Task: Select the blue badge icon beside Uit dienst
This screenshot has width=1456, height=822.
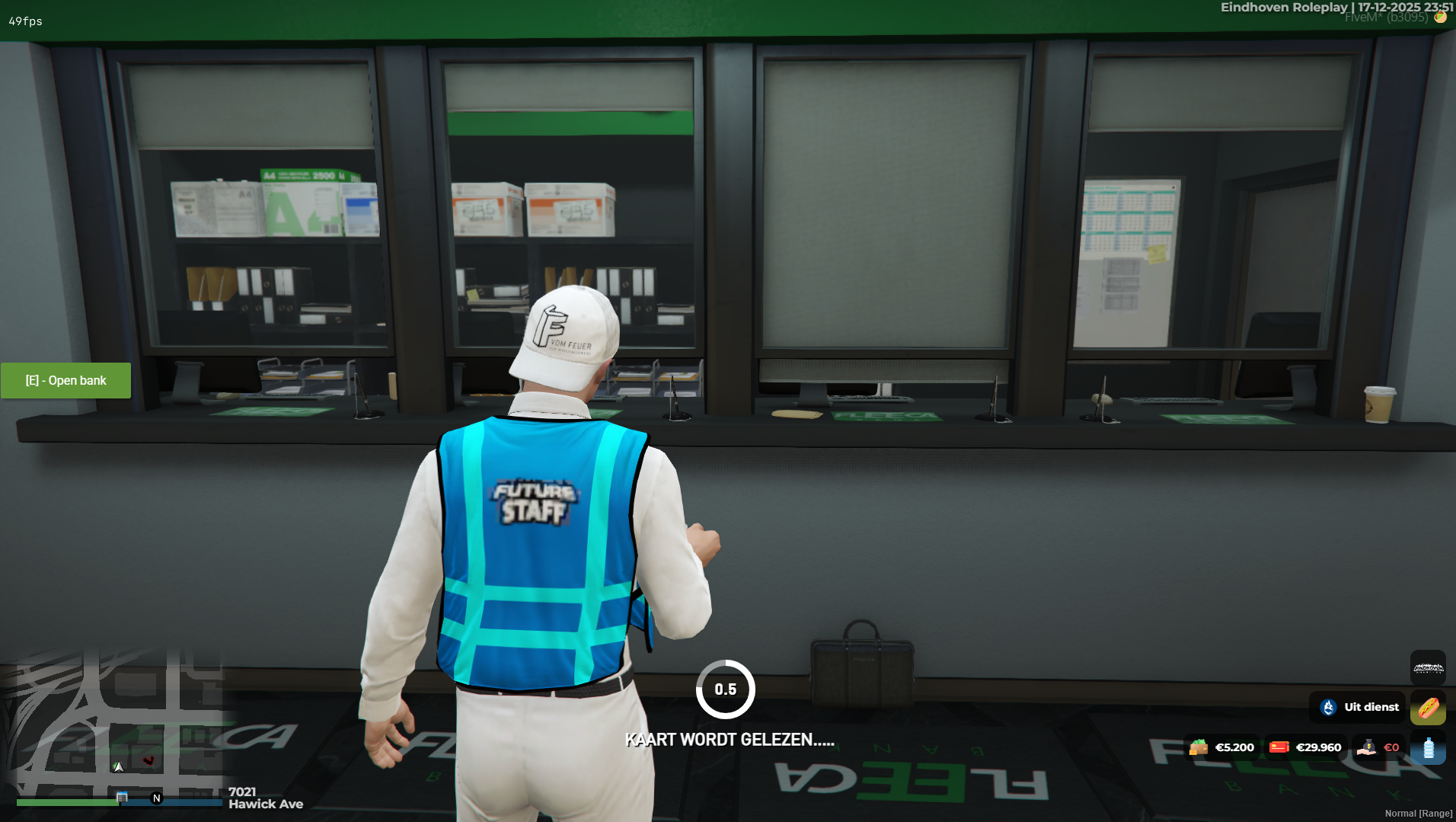Action: coord(1327,707)
